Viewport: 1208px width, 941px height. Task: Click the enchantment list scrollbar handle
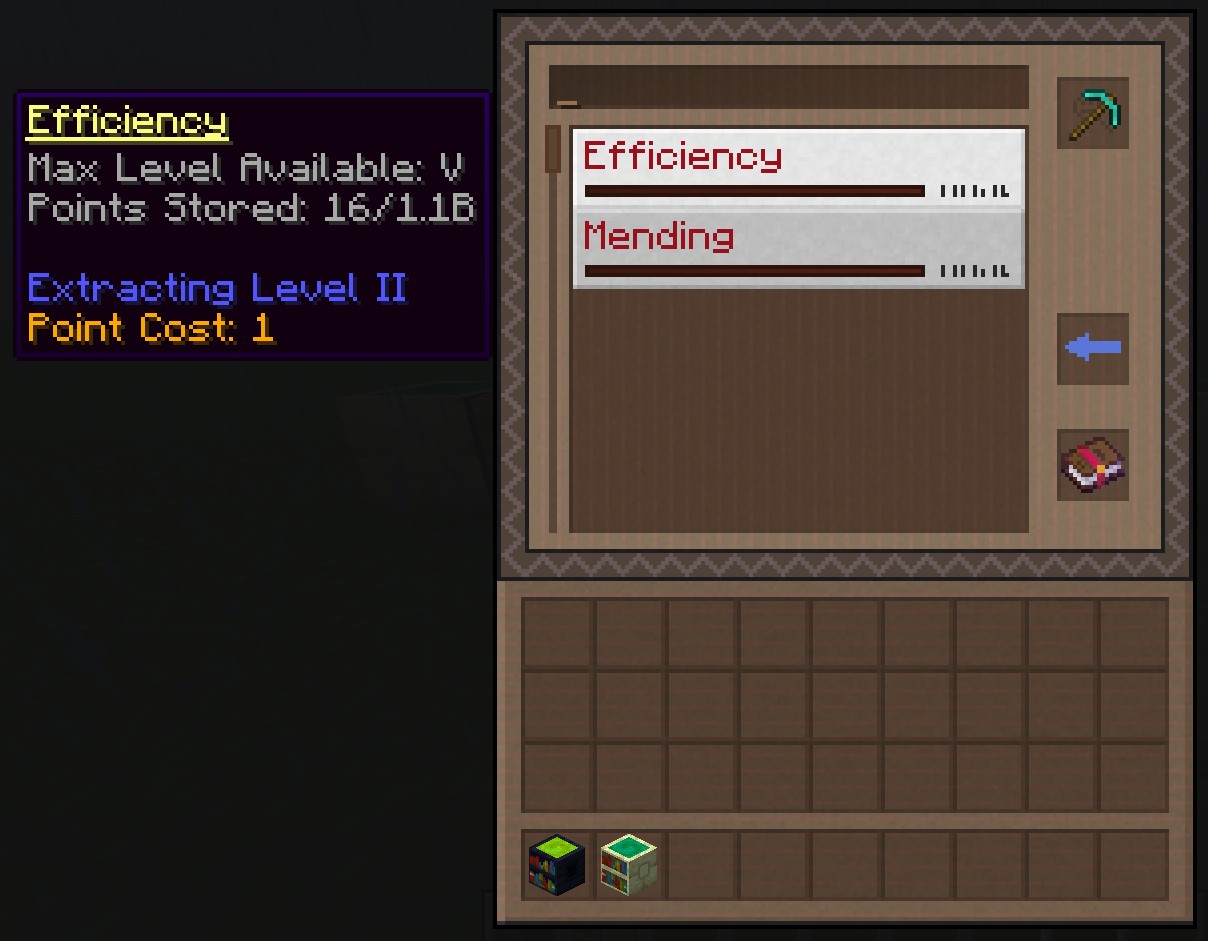tap(553, 150)
